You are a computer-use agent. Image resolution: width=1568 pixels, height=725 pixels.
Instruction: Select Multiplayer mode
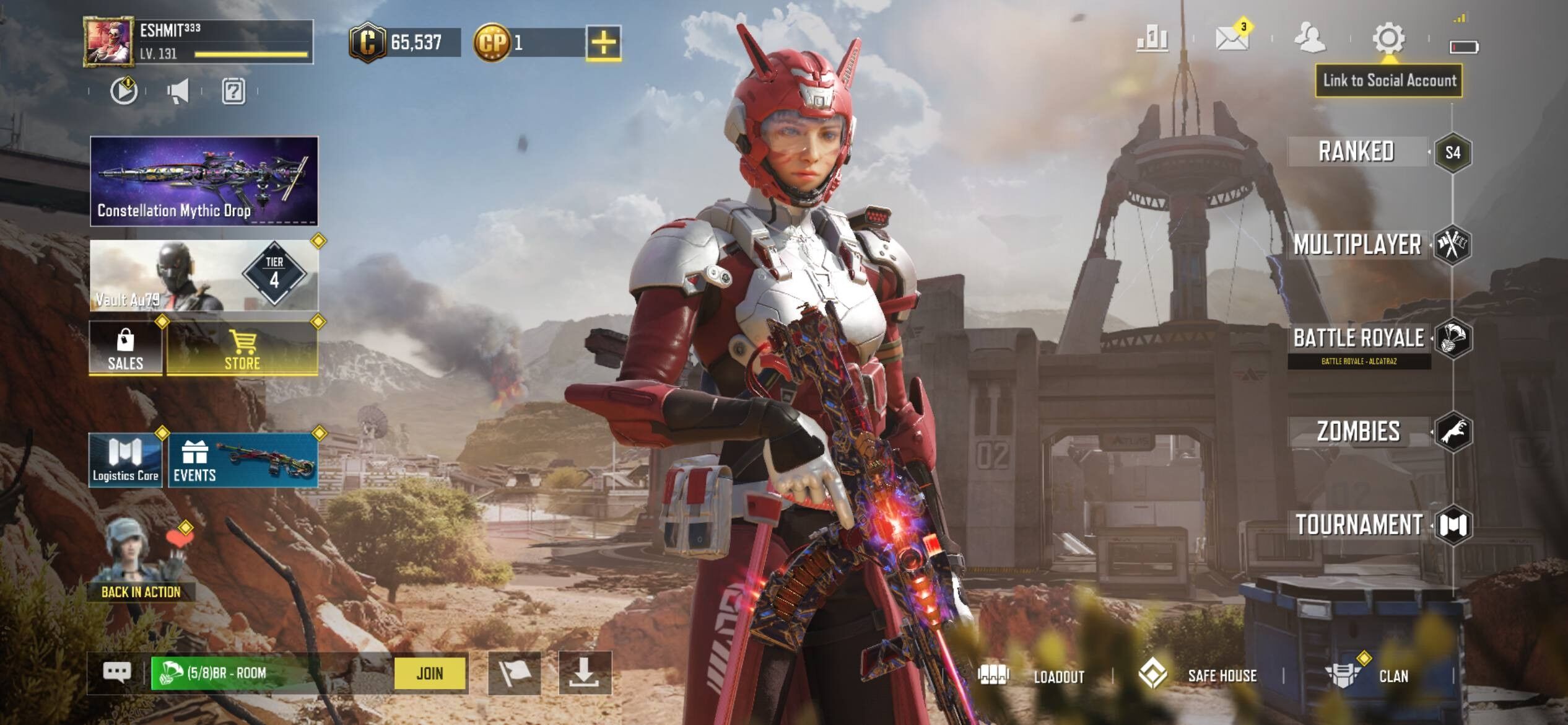(x=1357, y=245)
